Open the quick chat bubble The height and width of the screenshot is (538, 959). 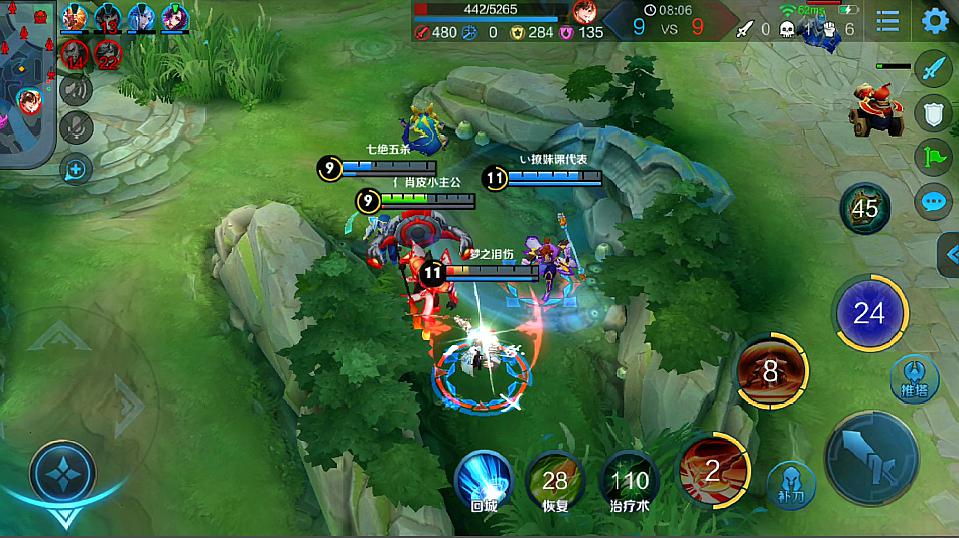(934, 202)
